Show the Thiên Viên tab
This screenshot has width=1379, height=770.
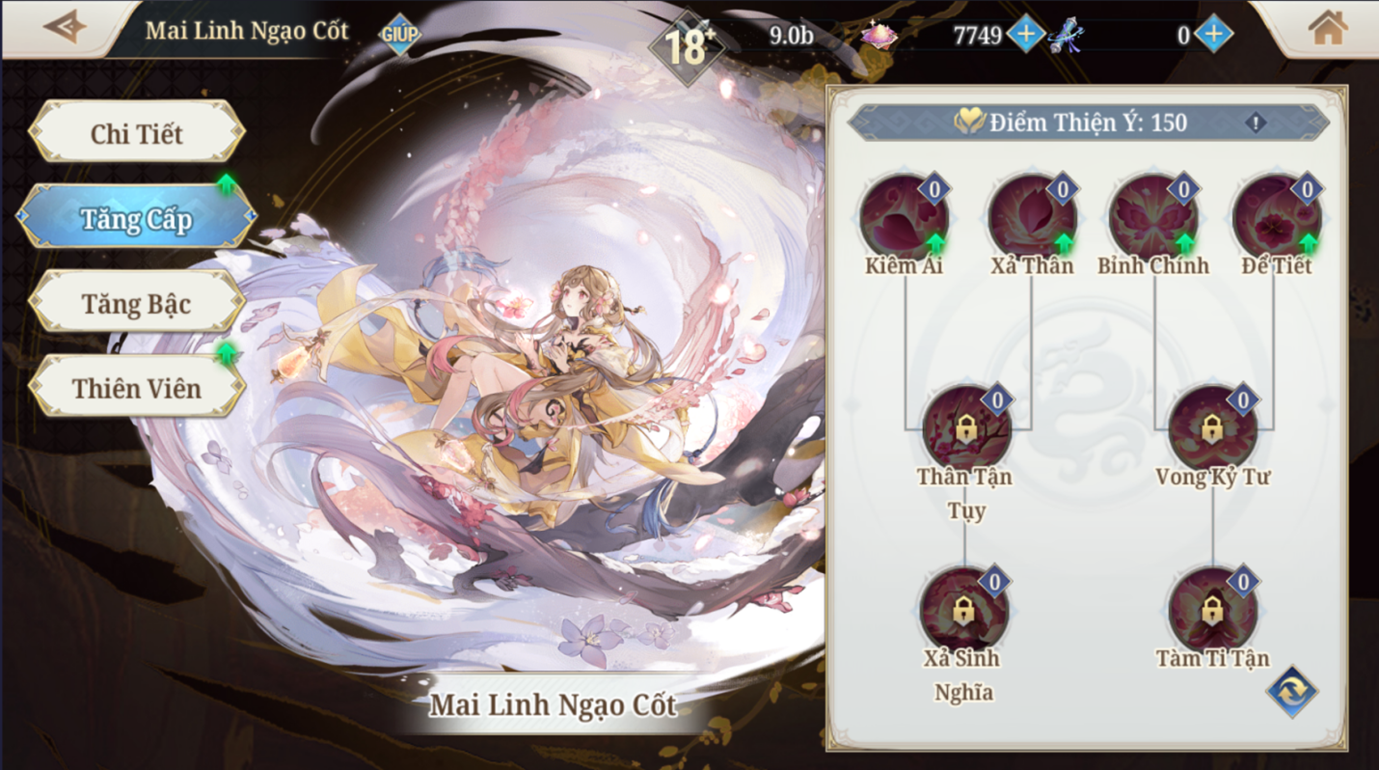137,388
